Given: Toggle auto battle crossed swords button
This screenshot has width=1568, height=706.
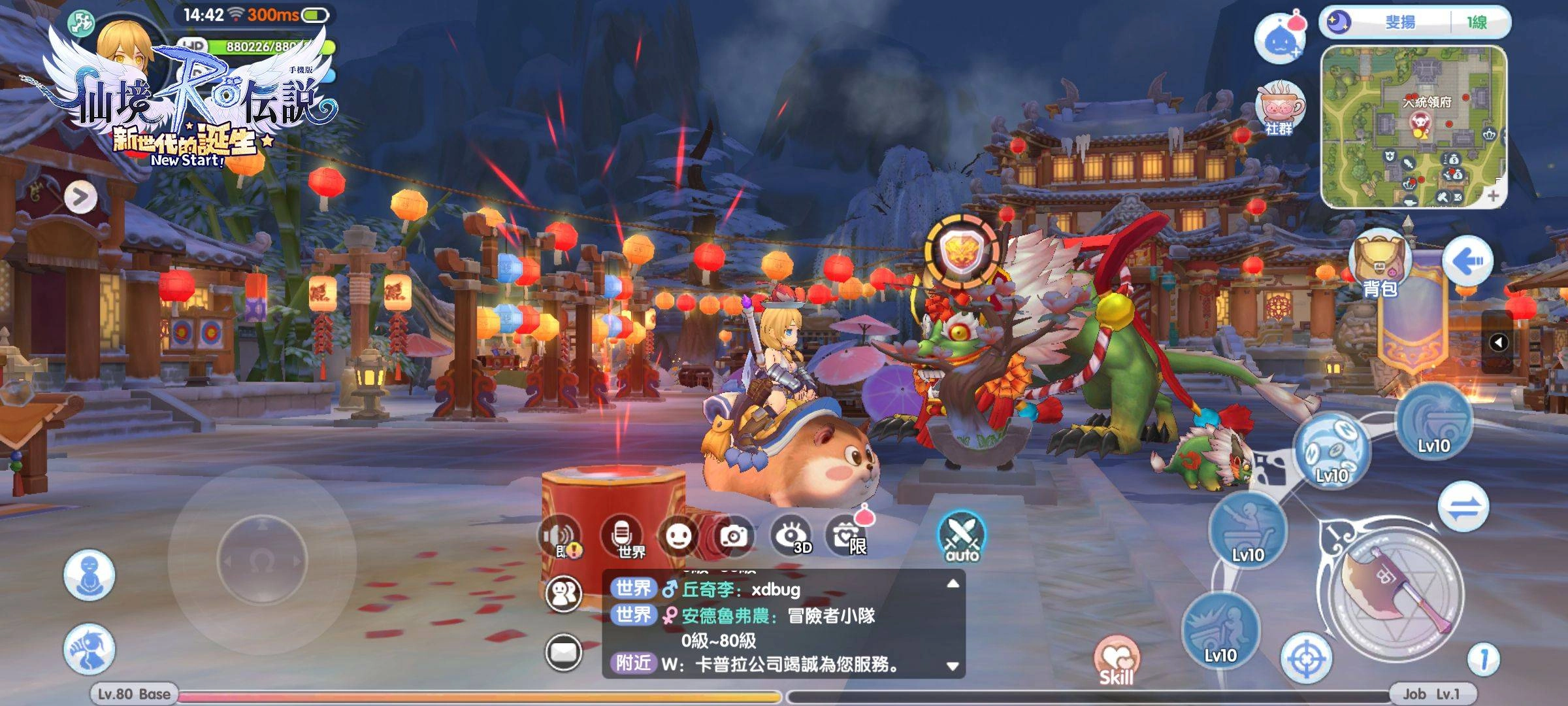Looking at the screenshot, I should coord(962,537).
